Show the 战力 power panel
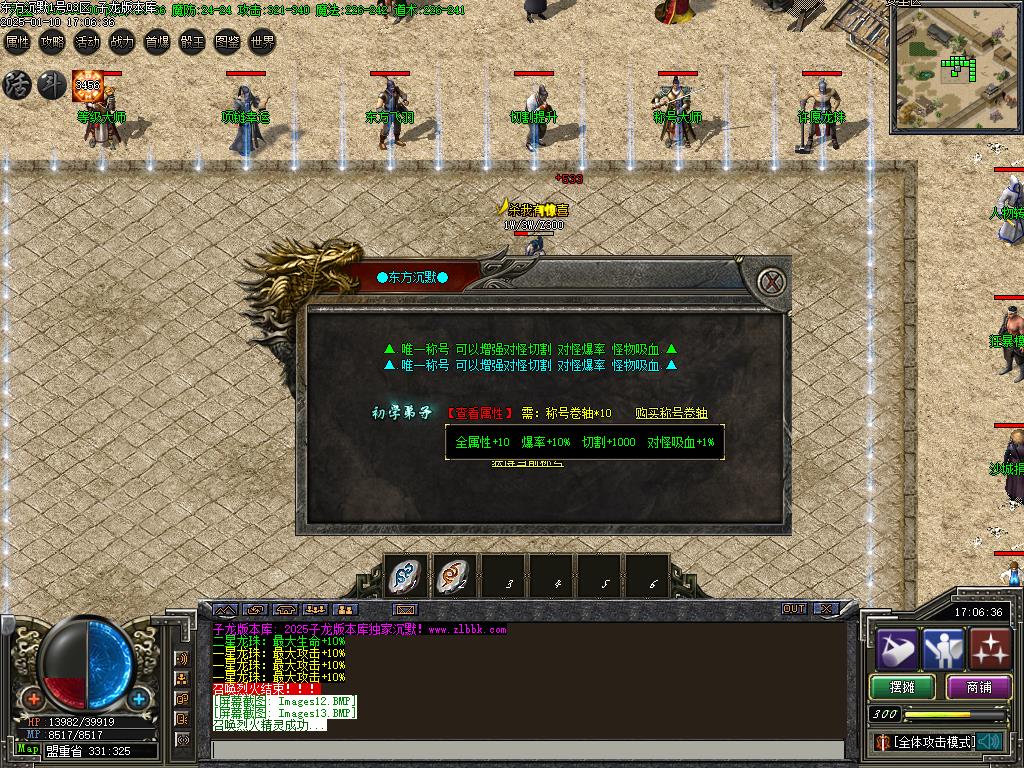This screenshot has width=1024, height=768. coord(122,42)
